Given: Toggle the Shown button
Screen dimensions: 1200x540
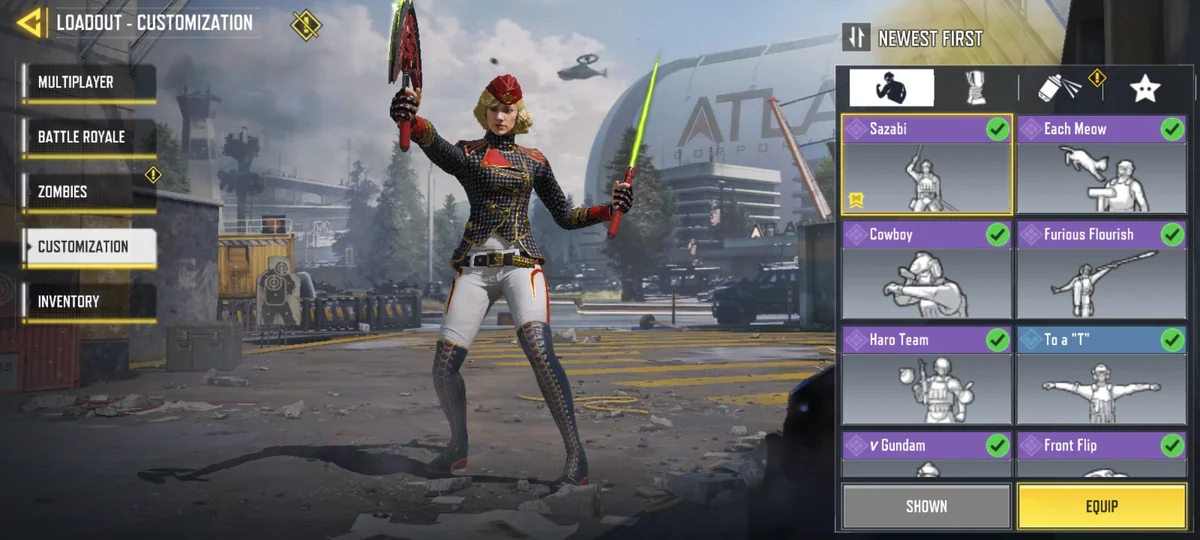Looking at the screenshot, I should [926, 506].
